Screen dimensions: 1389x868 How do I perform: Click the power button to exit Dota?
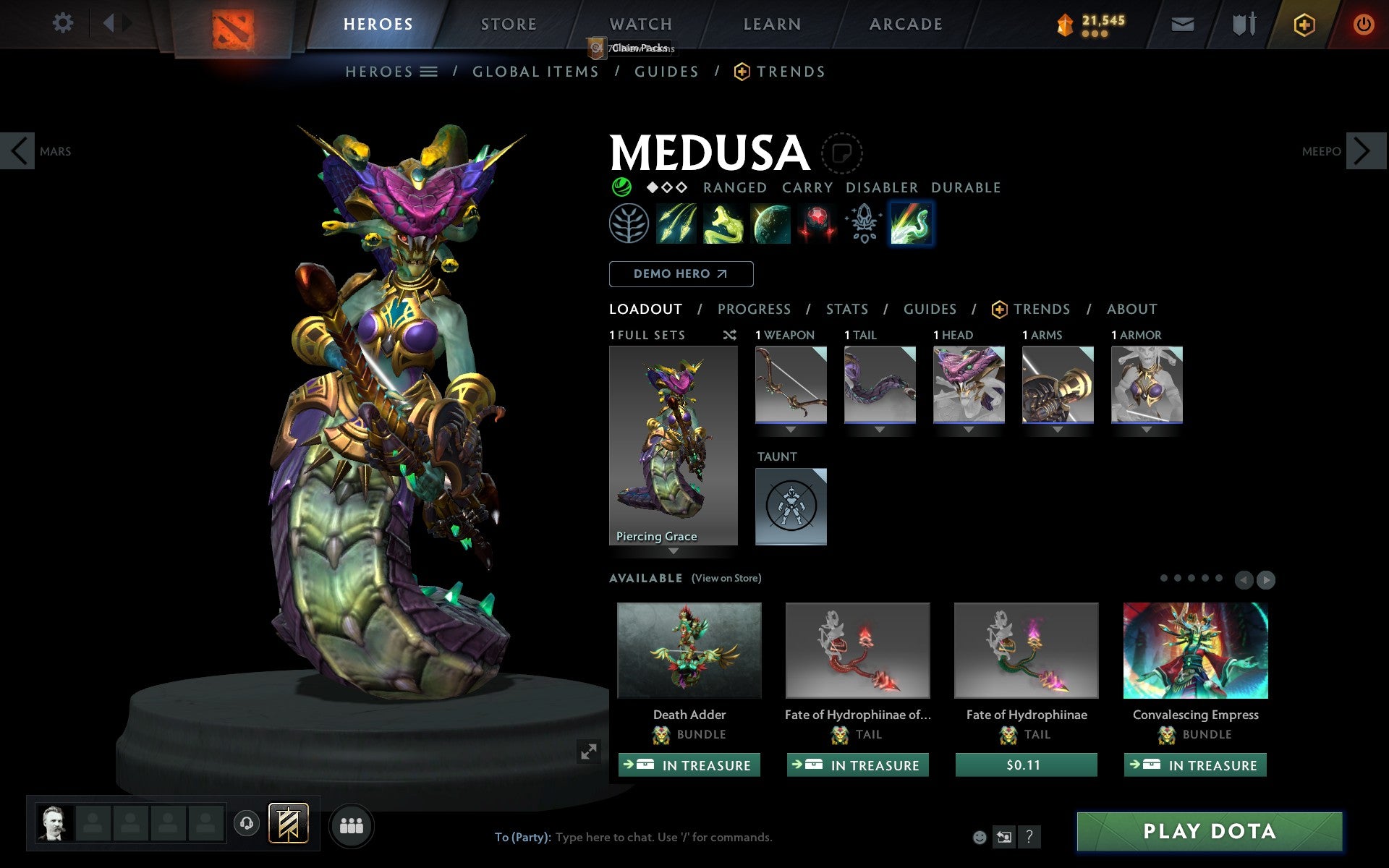point(1362,23)
